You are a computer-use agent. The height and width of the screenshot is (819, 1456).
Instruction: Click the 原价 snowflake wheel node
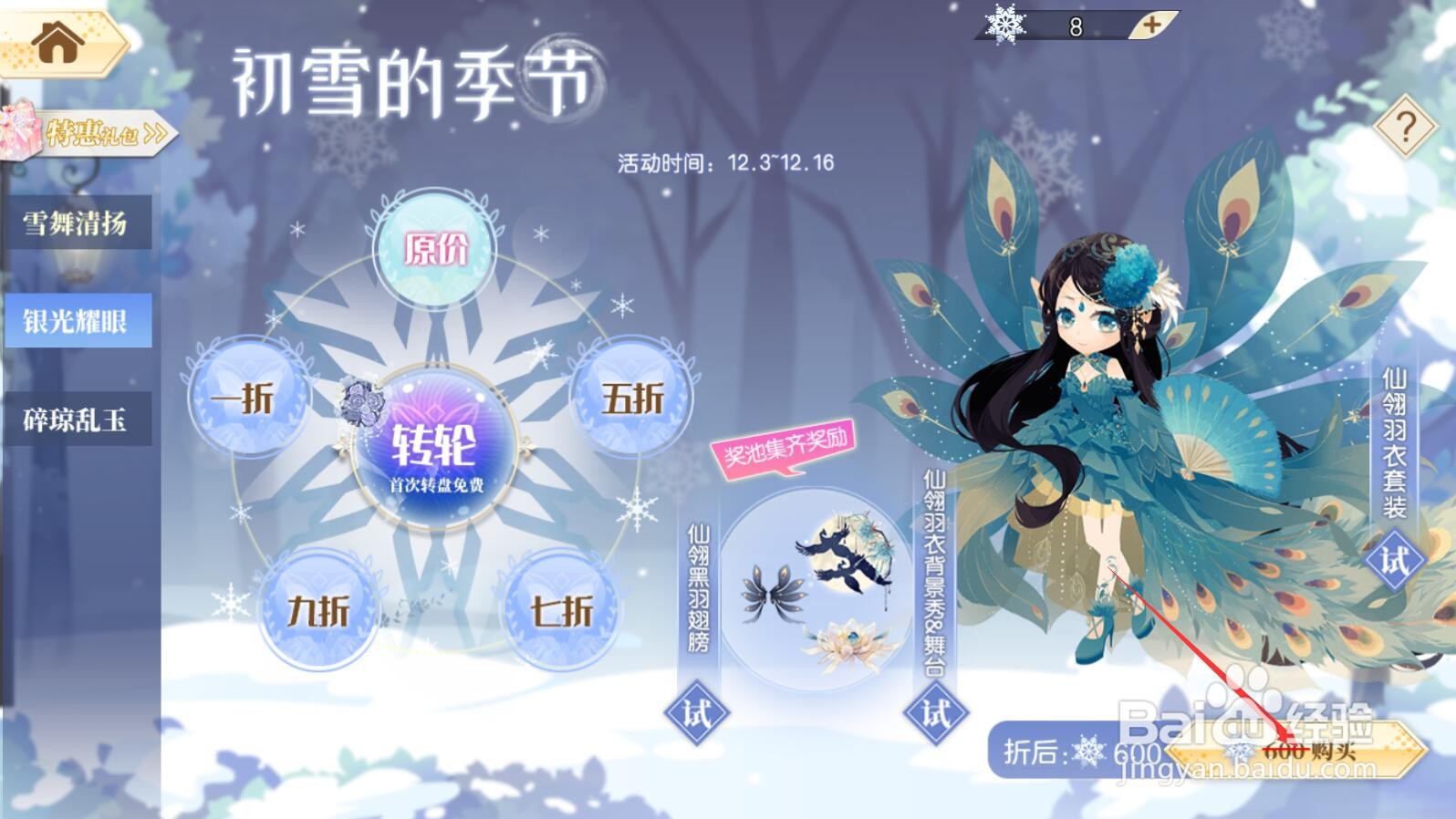click(436, 248)
